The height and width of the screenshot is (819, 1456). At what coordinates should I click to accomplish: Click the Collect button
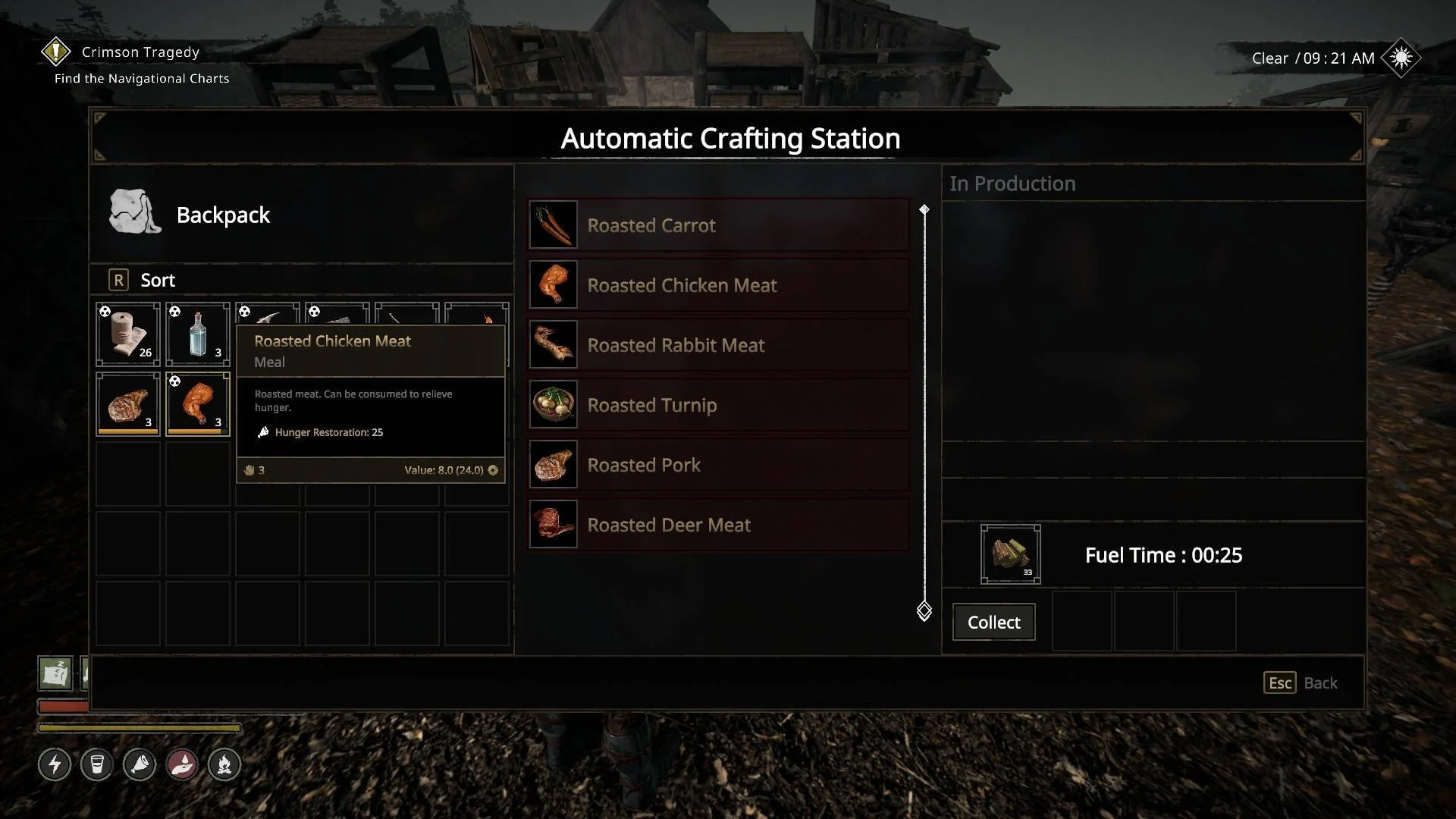[x=993, y=623]
